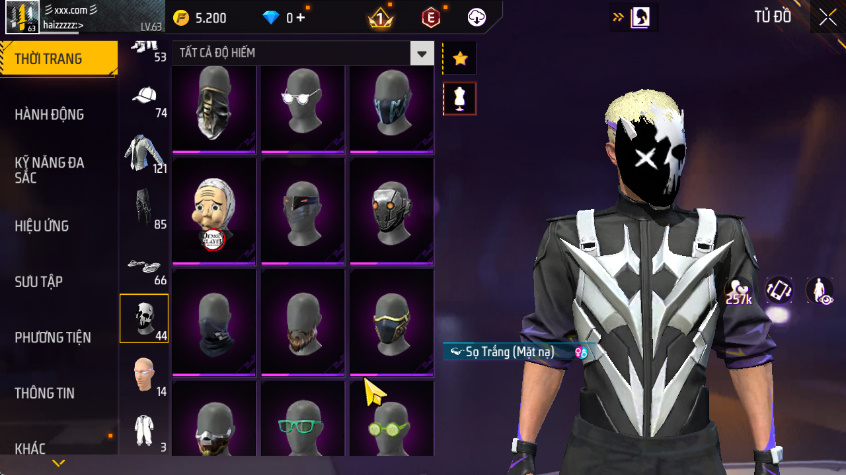Close the wardrobe with the X button
Screen dimensions: 846x475
point(827,17)
